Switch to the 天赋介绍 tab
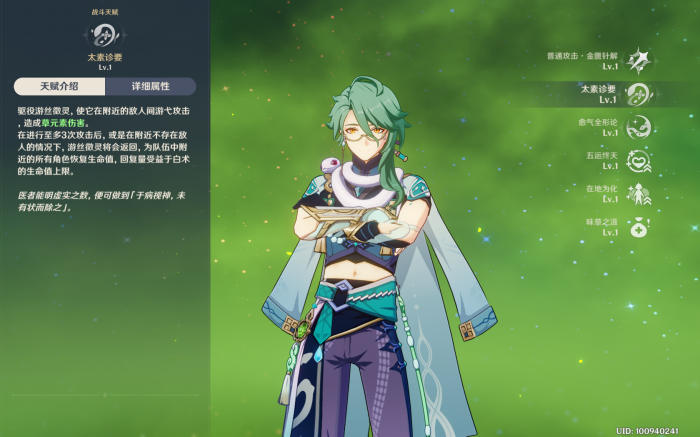Viewport: 700px width, 437px height. [x=57, y=87]
